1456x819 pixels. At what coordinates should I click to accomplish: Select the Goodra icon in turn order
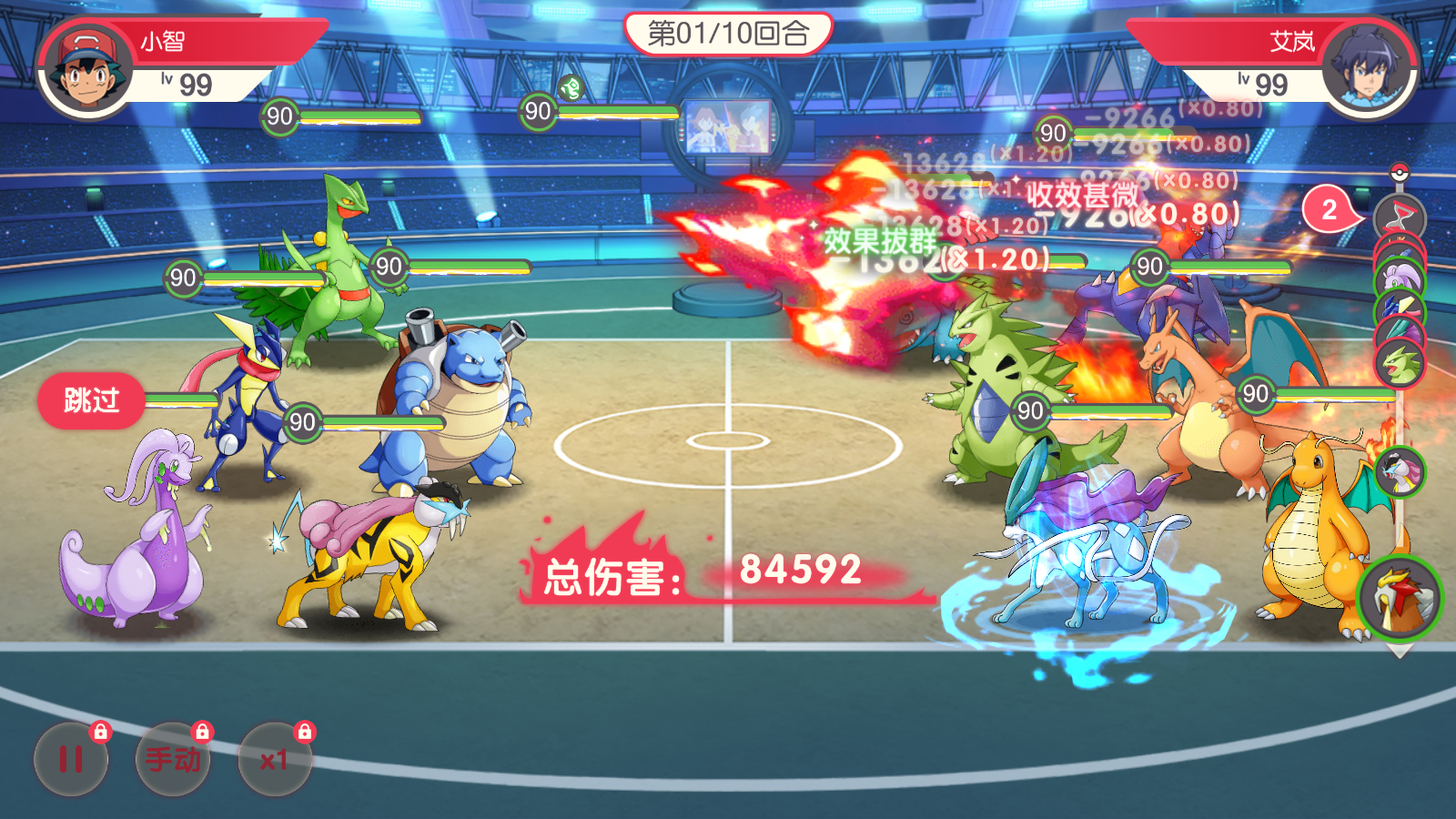1398,277
